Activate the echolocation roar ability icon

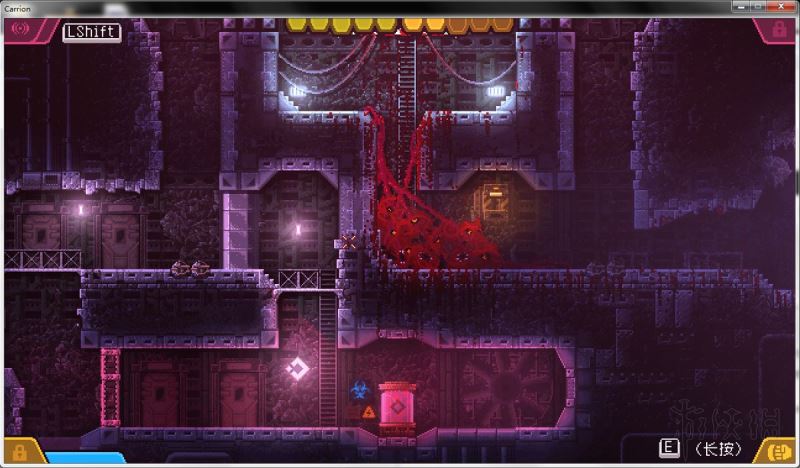pyautogui.click(x=19, y=31)
